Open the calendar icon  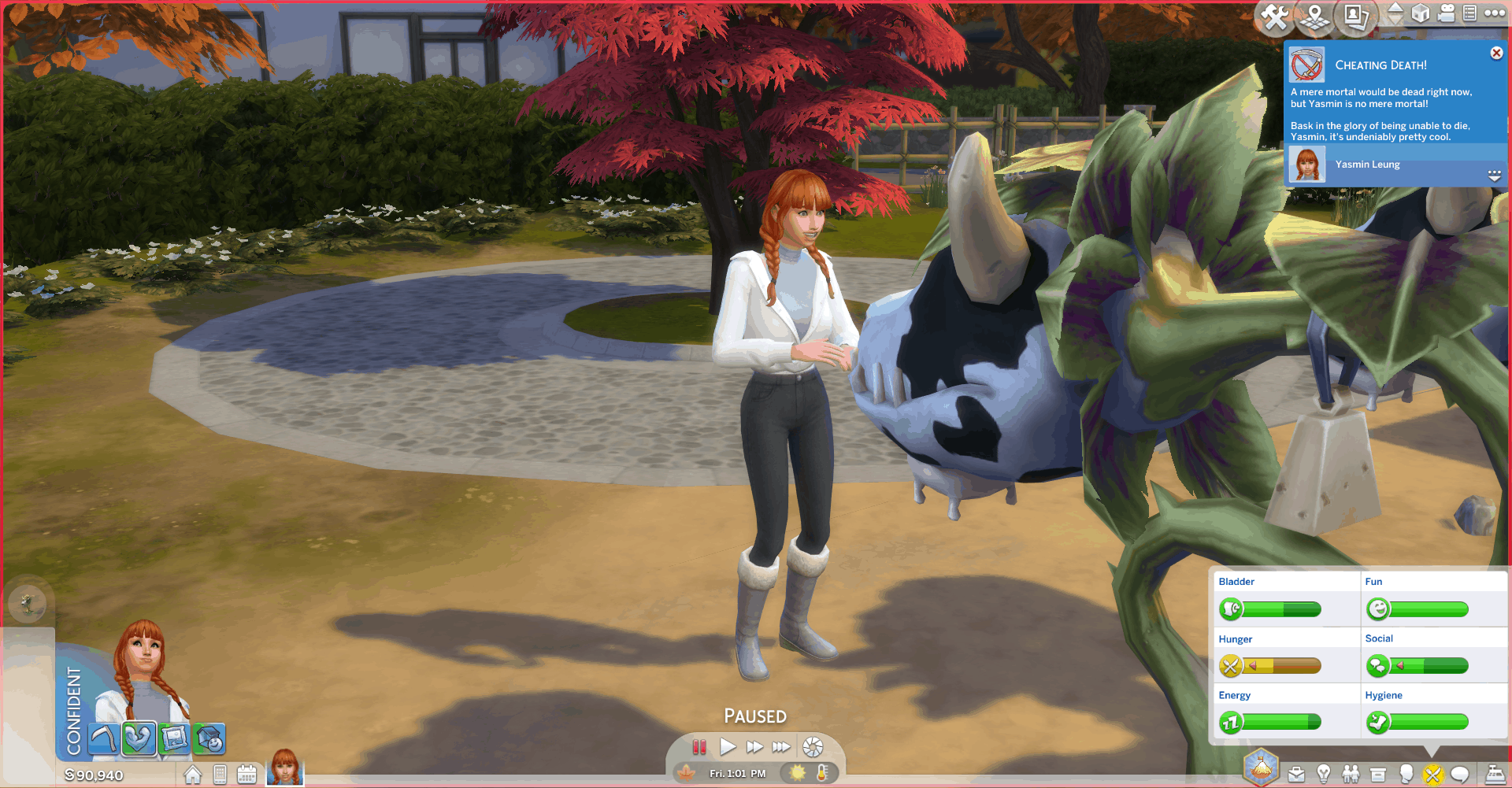(x=246, y=775)
